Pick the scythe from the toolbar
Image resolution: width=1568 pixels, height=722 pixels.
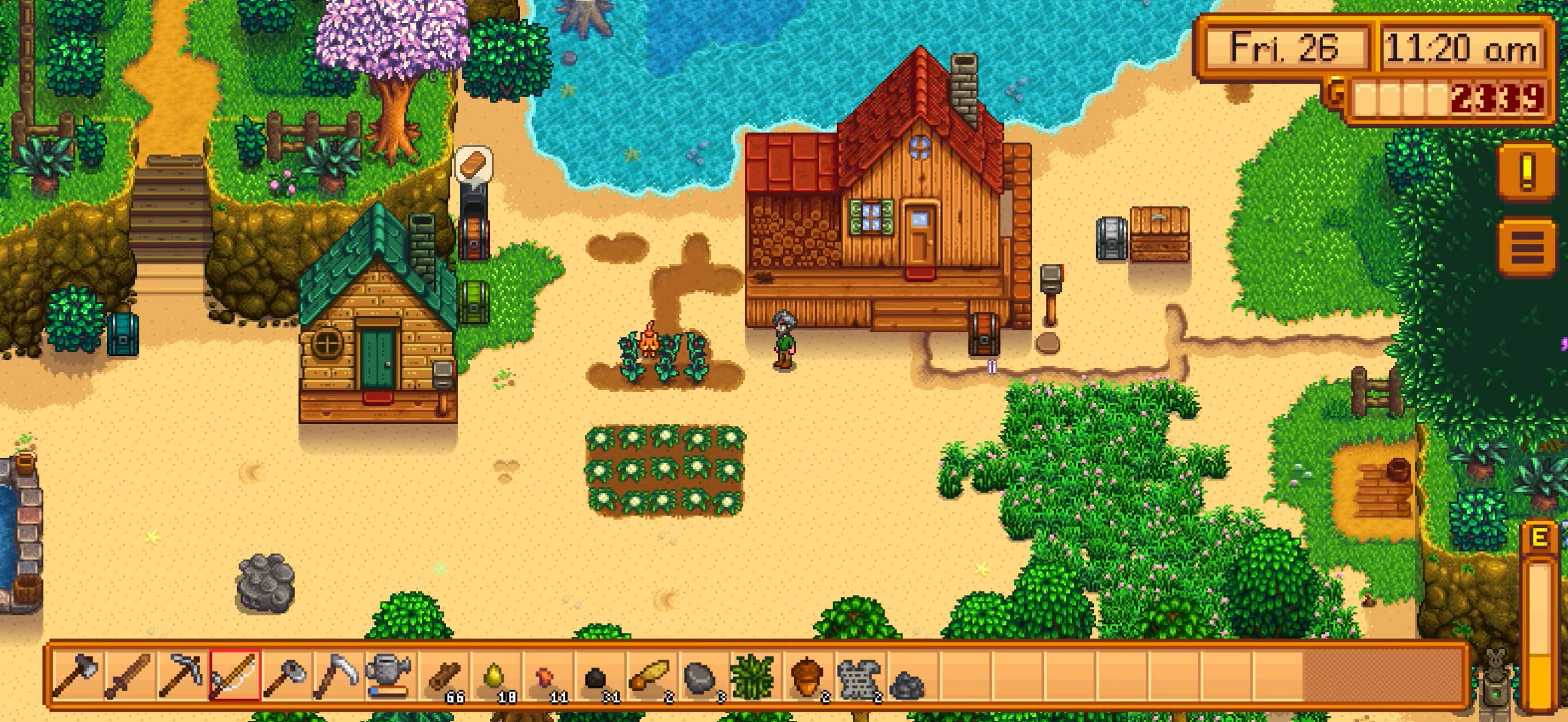(x=338, y=674)
